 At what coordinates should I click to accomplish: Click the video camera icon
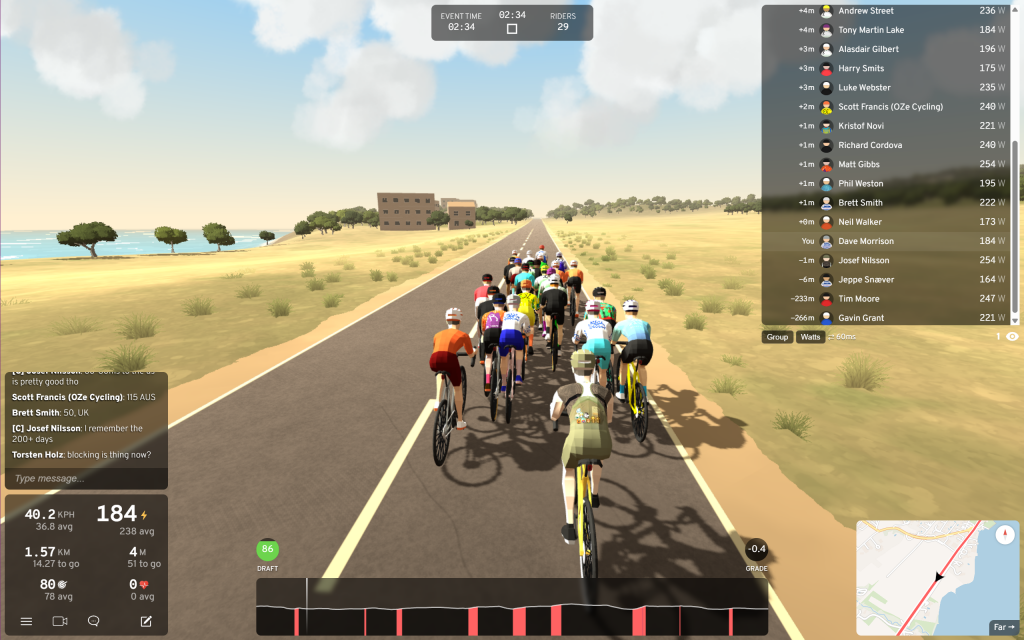coord(60,621)
